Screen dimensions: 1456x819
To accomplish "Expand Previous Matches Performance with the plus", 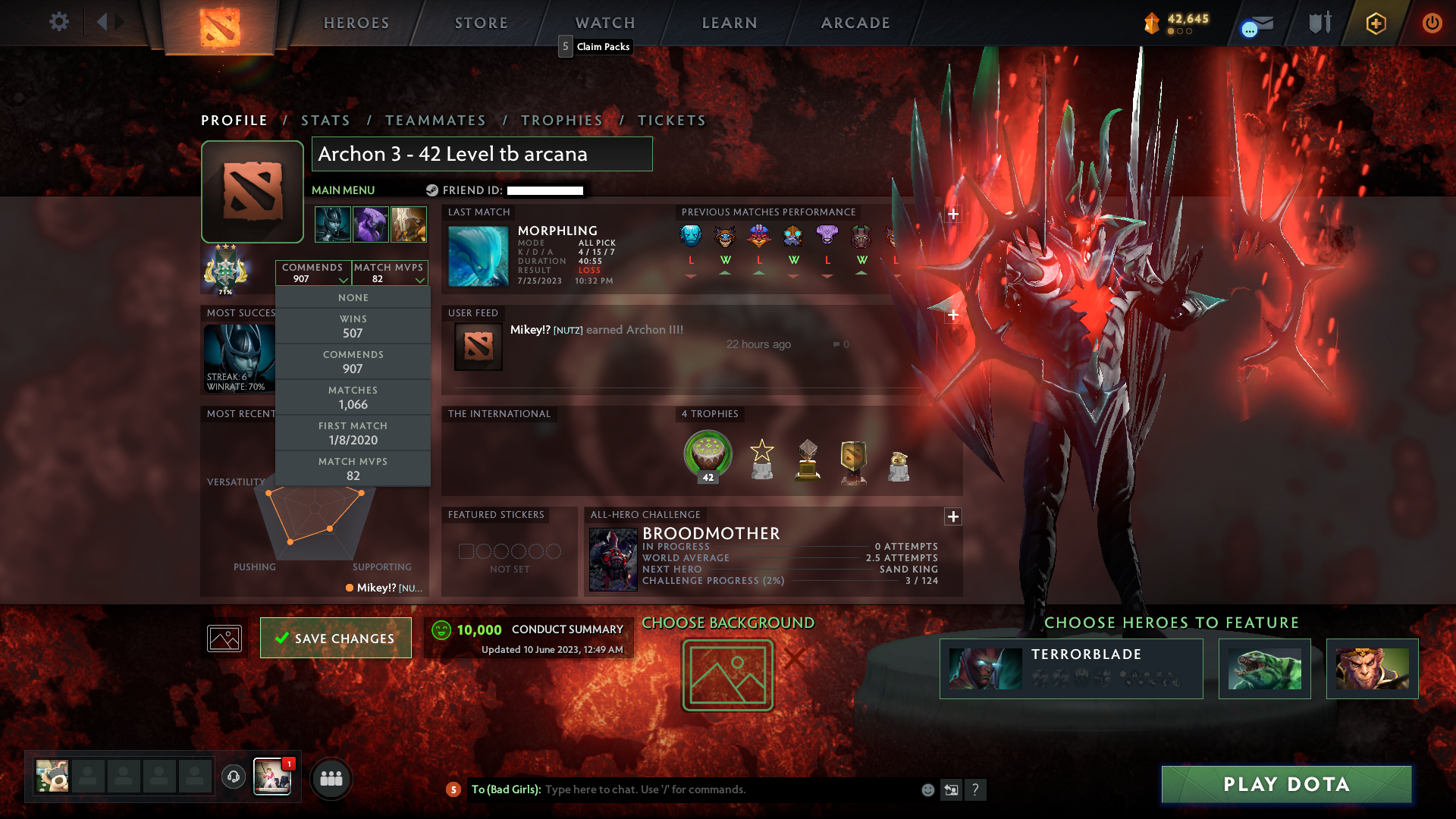I will tap(953, 215).
